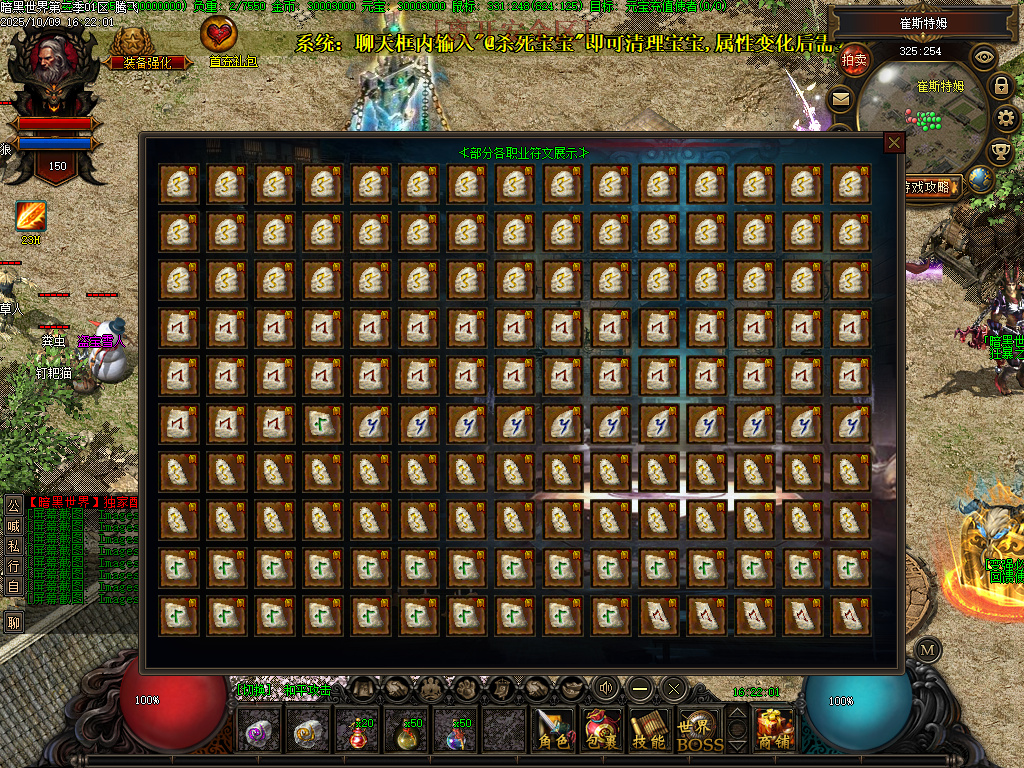Open the 包裹 inventory bag
This screenshot has width=1024, height=768.
click(602, 730)
